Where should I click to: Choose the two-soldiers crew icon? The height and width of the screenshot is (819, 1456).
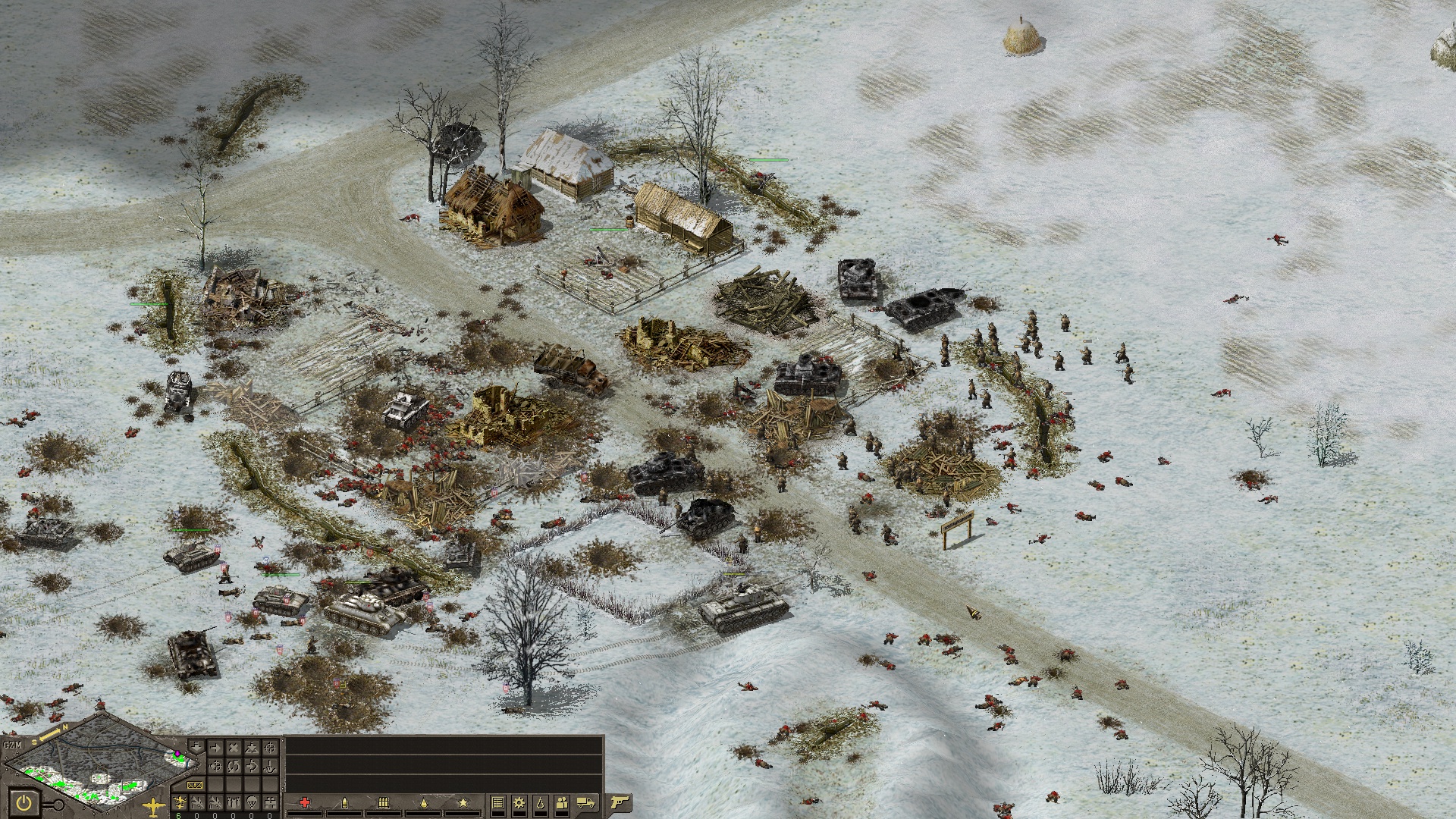tap(562, 803)
